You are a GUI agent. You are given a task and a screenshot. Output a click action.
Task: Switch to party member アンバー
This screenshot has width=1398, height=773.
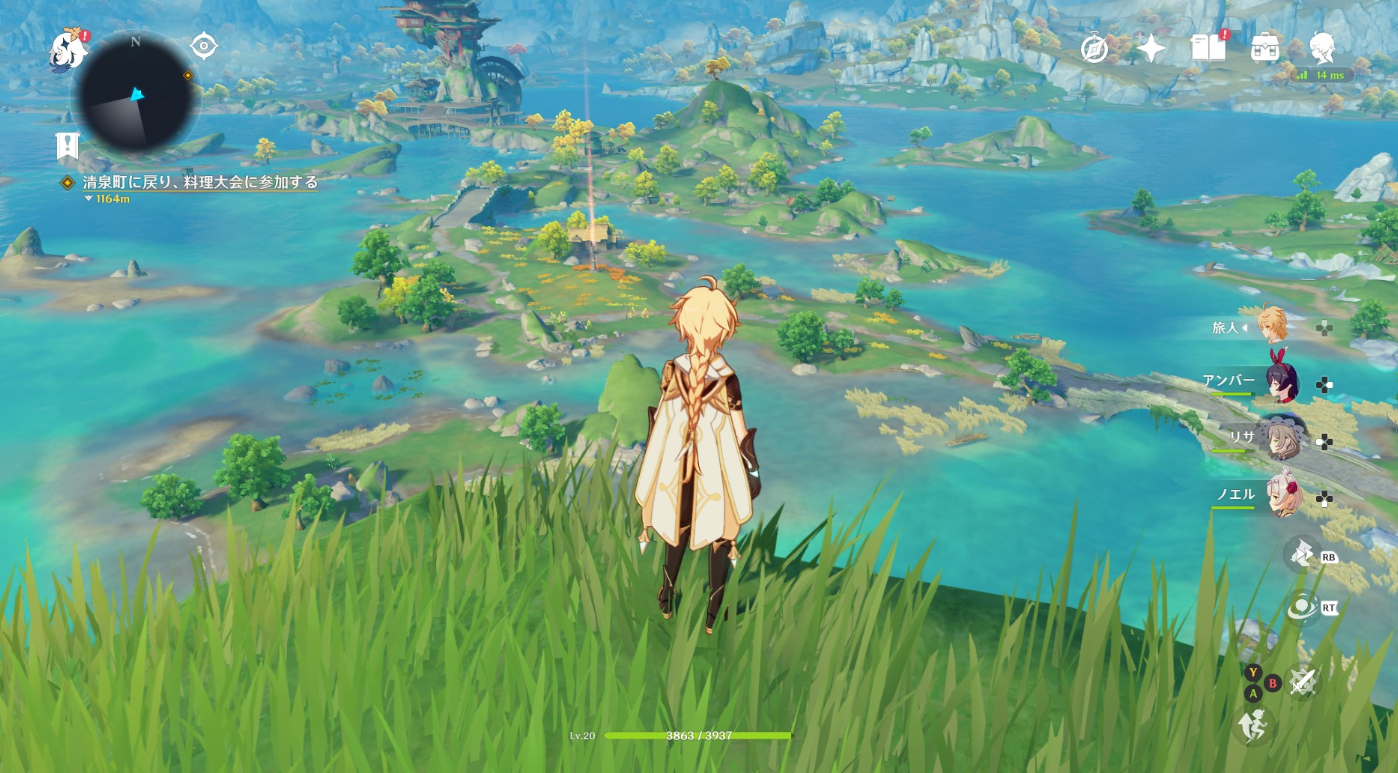click(1280, 382)
